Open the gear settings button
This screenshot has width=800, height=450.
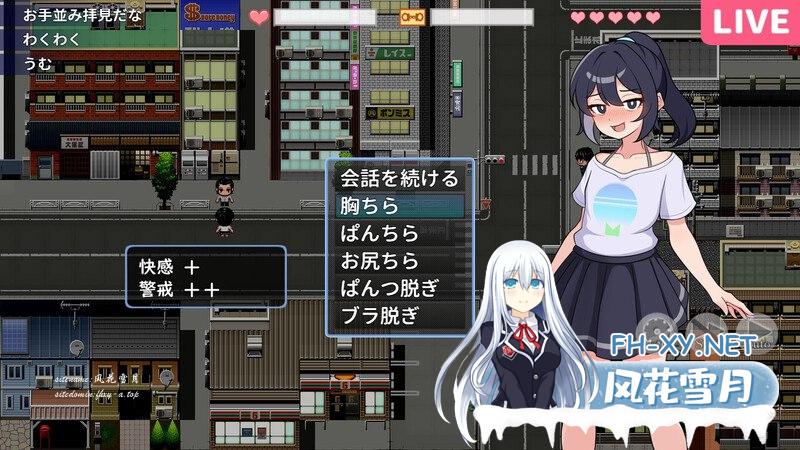[x=658, y=327]
